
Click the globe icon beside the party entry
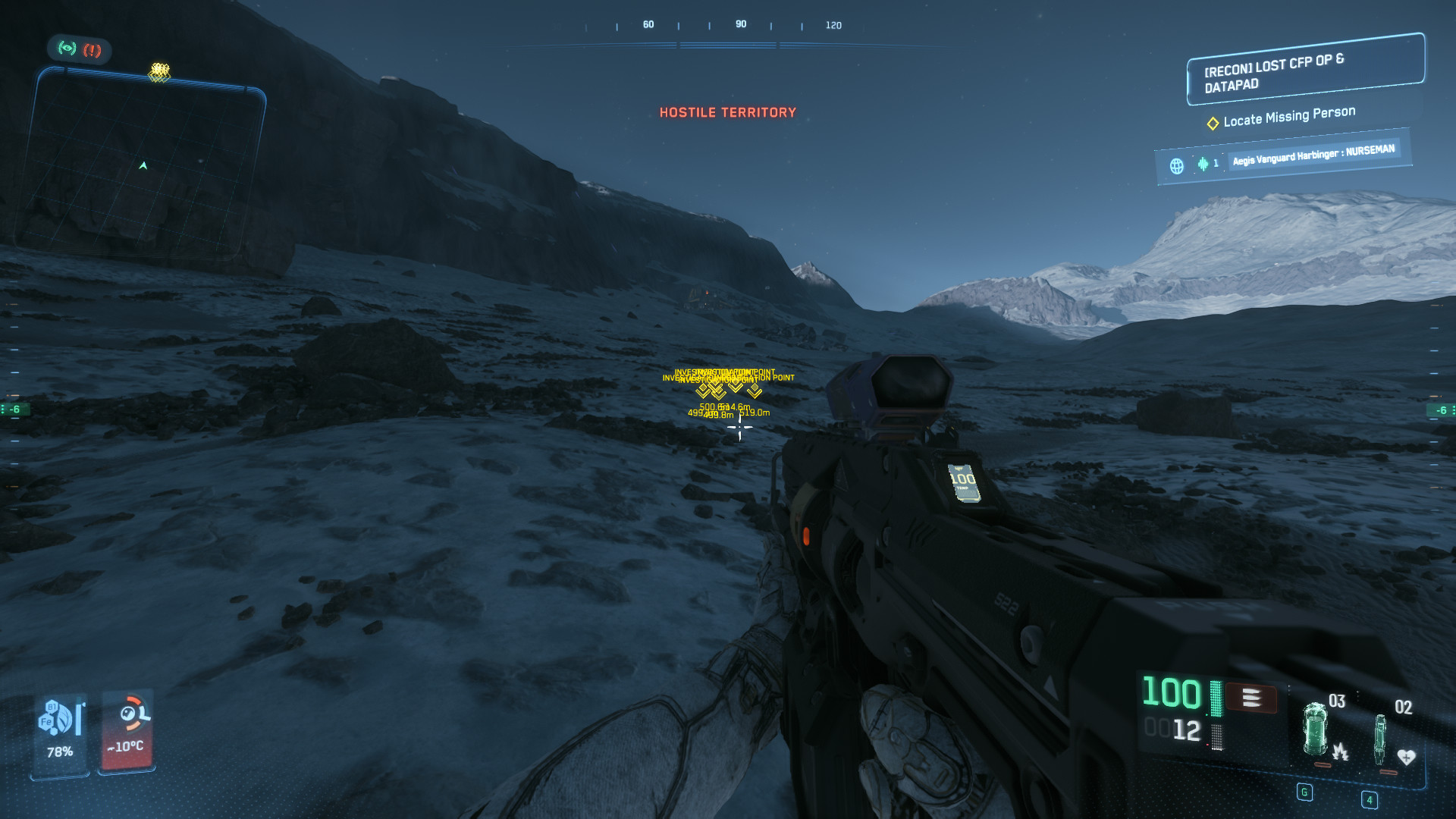1176,166
